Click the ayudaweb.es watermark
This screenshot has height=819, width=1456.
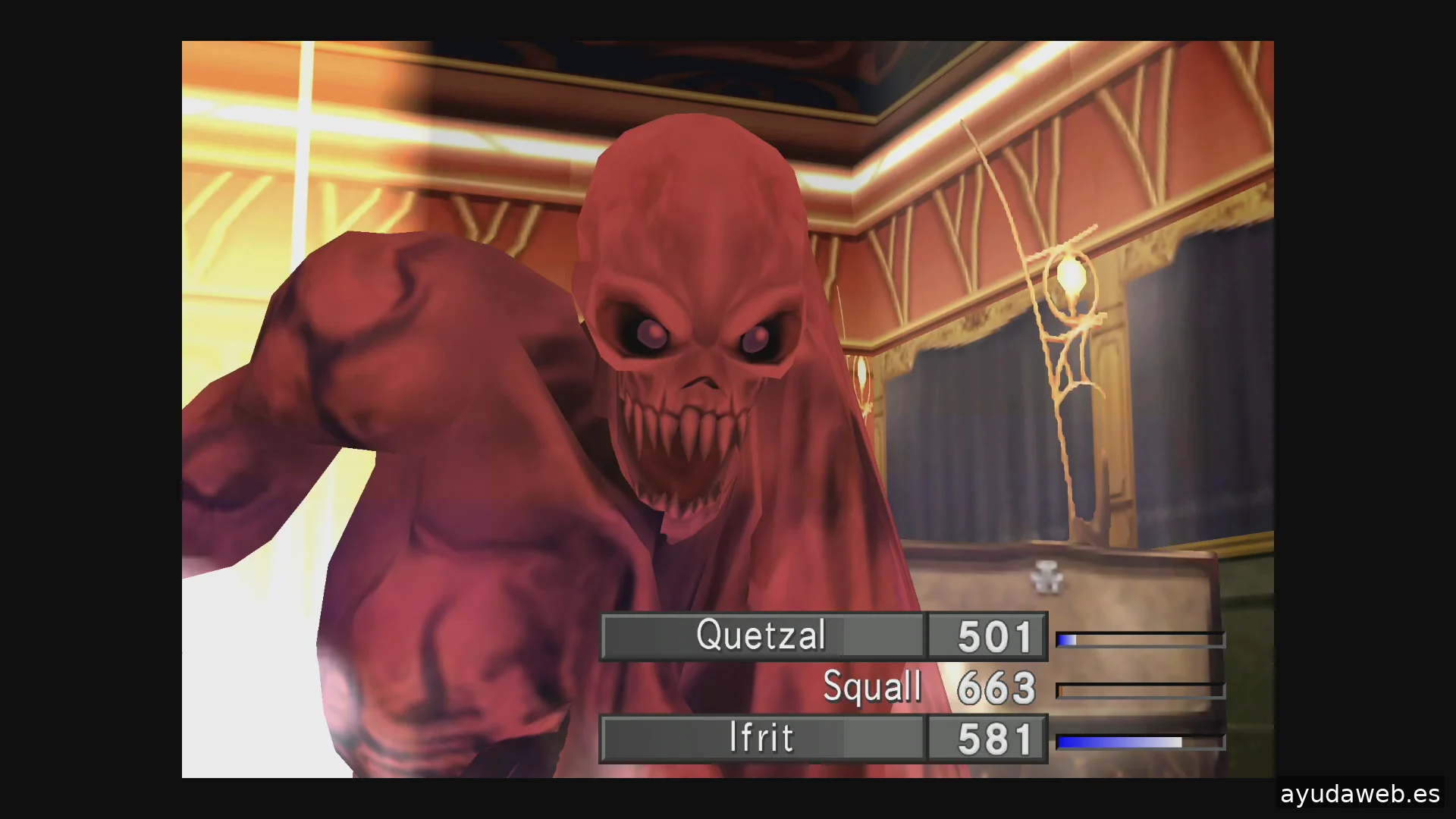[1359, 794]
